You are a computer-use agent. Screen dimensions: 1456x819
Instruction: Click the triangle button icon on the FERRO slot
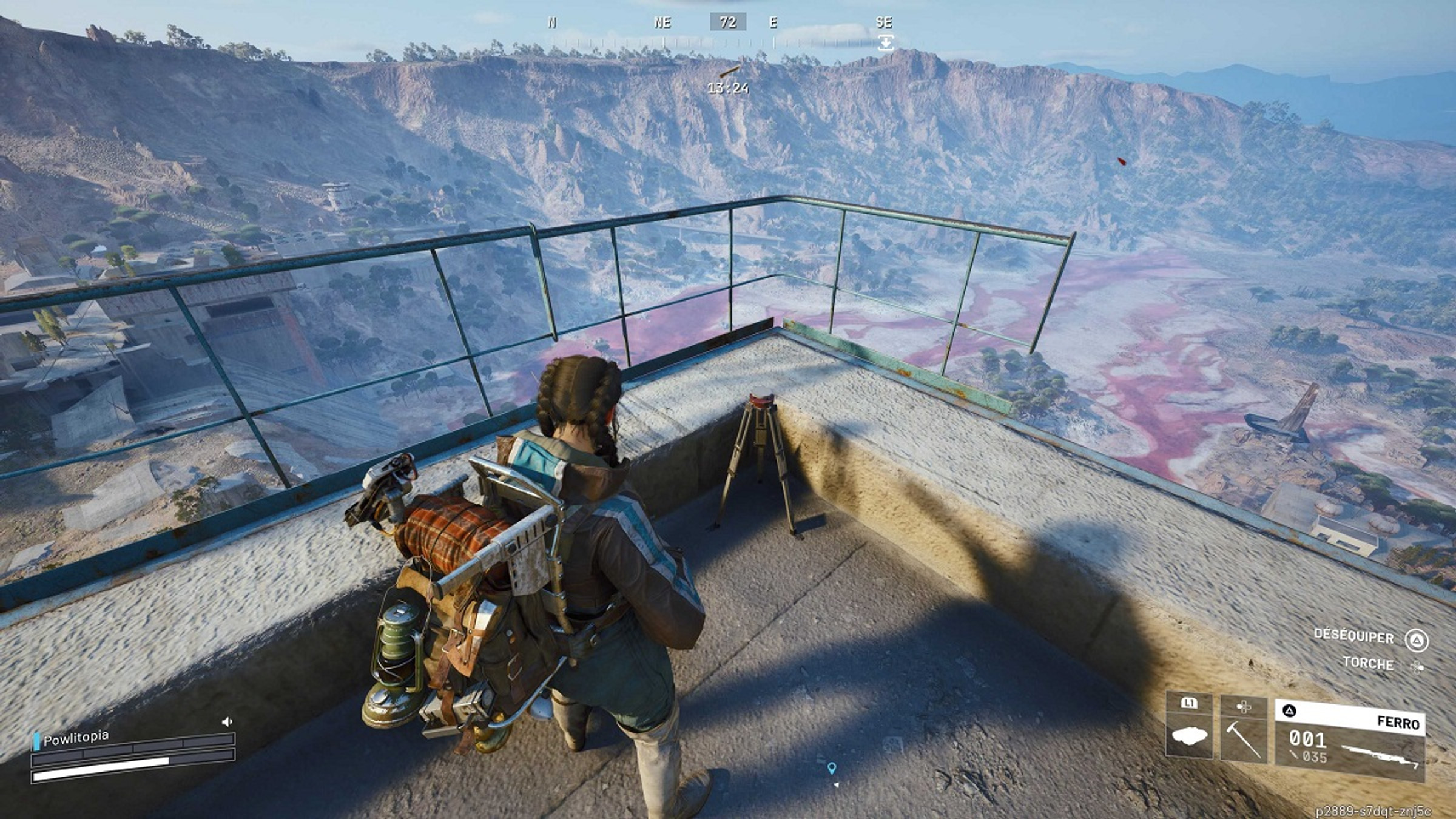[1290, 710]
